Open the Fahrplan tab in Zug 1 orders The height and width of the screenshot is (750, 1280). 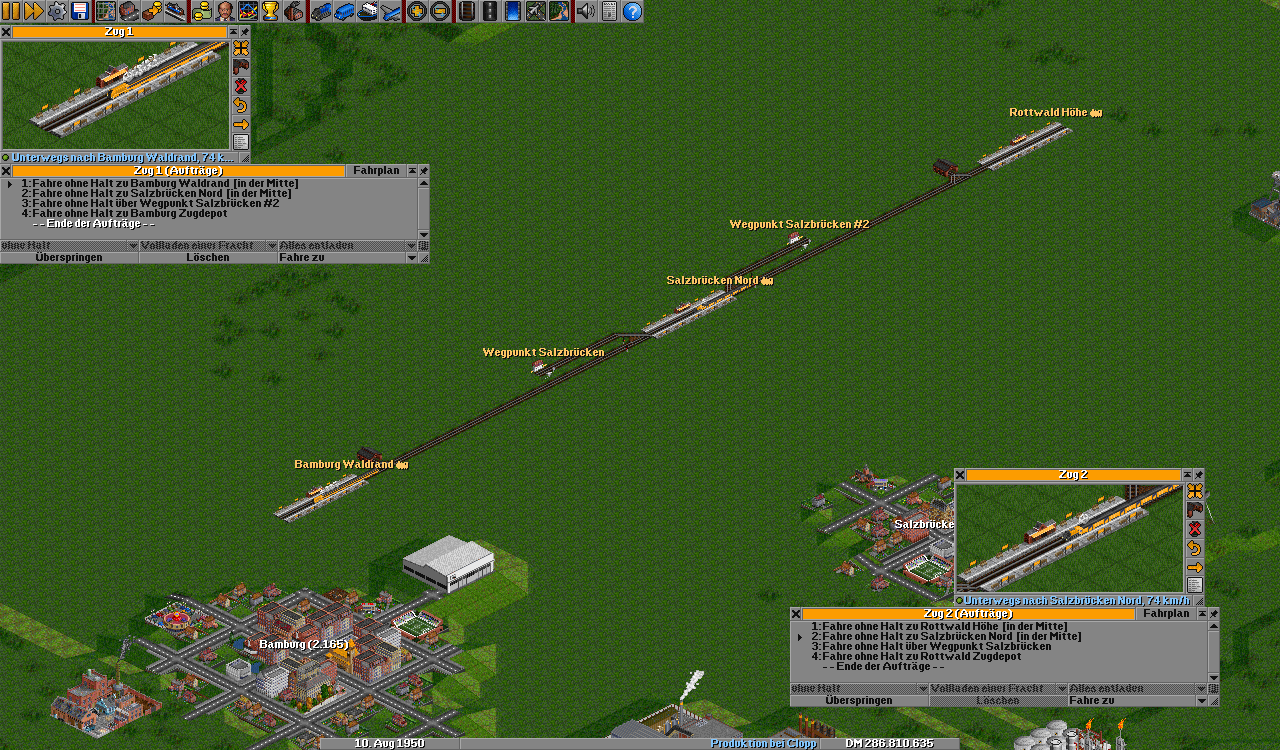pos(376,171)
